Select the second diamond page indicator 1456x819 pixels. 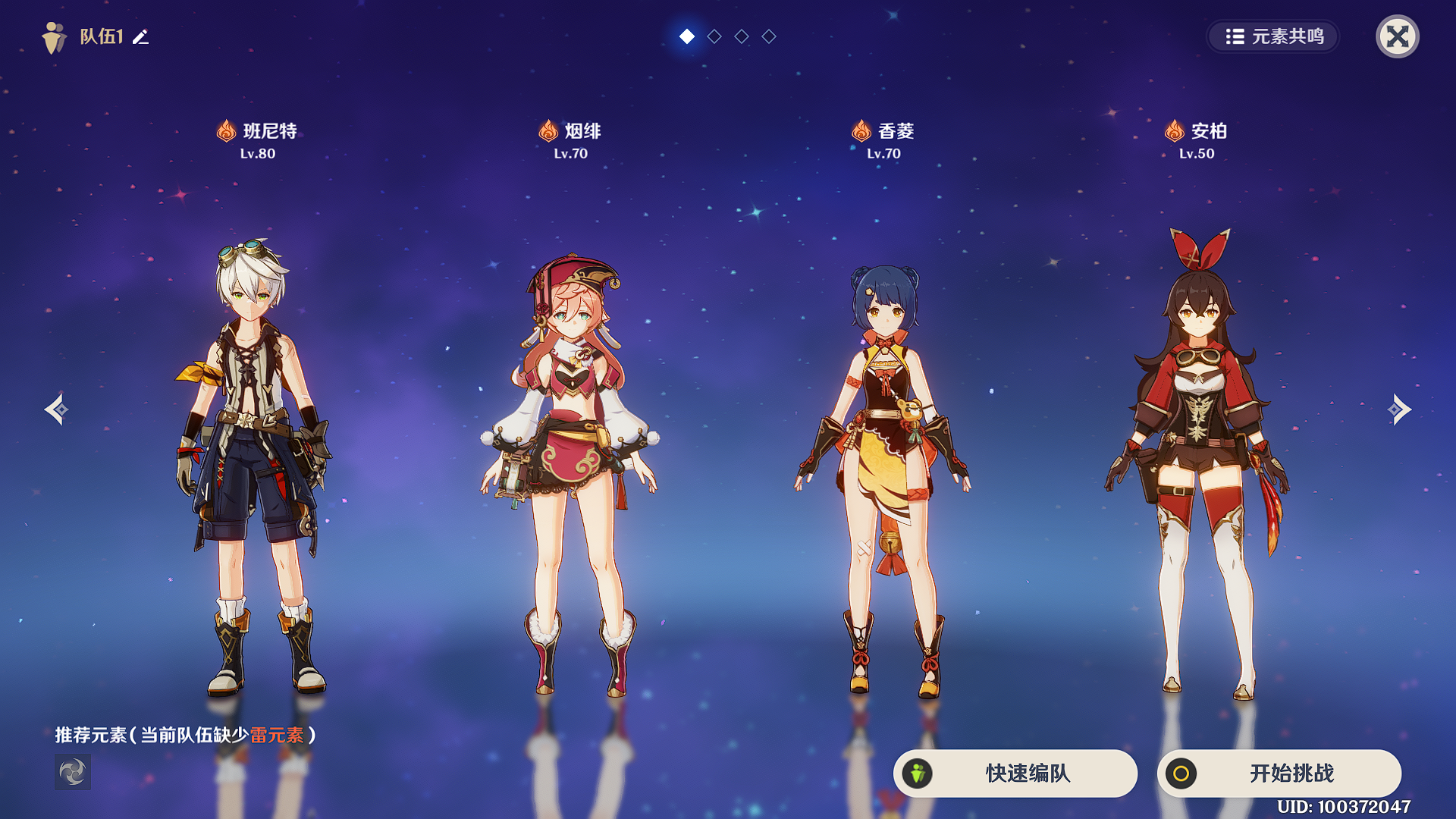point(714,36)
